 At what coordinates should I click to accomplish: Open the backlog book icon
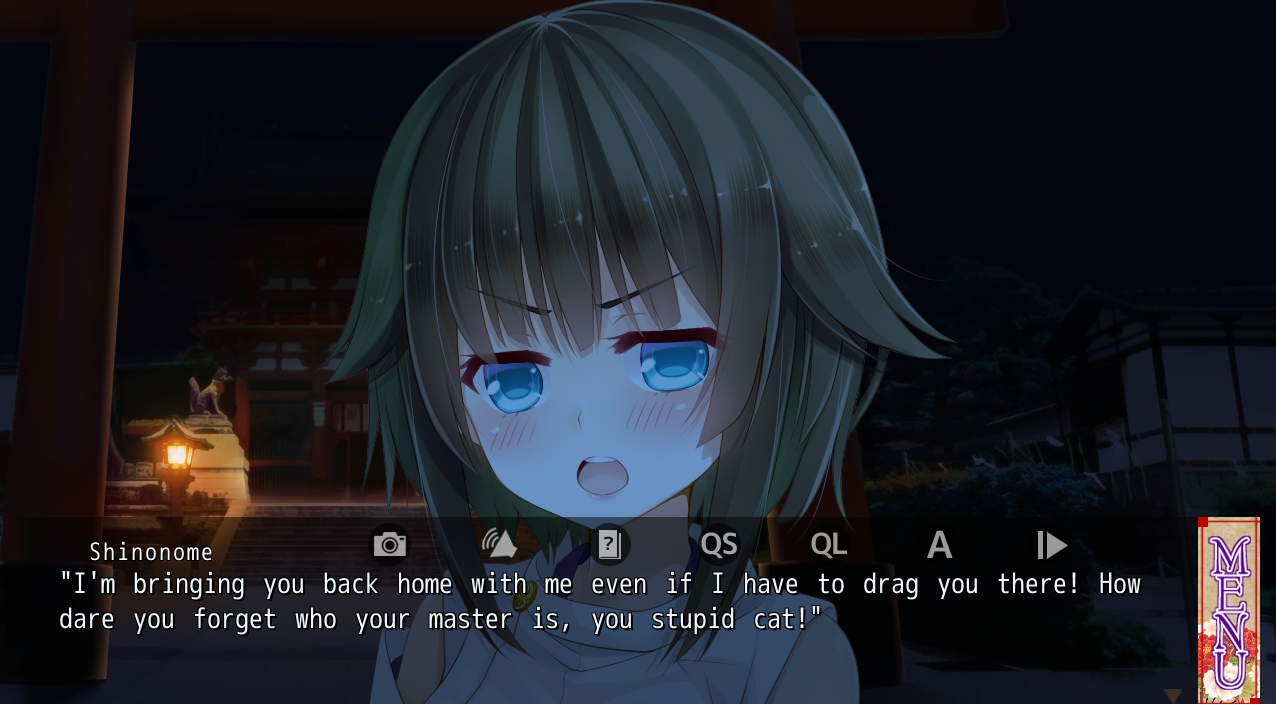tap(609, 545)
